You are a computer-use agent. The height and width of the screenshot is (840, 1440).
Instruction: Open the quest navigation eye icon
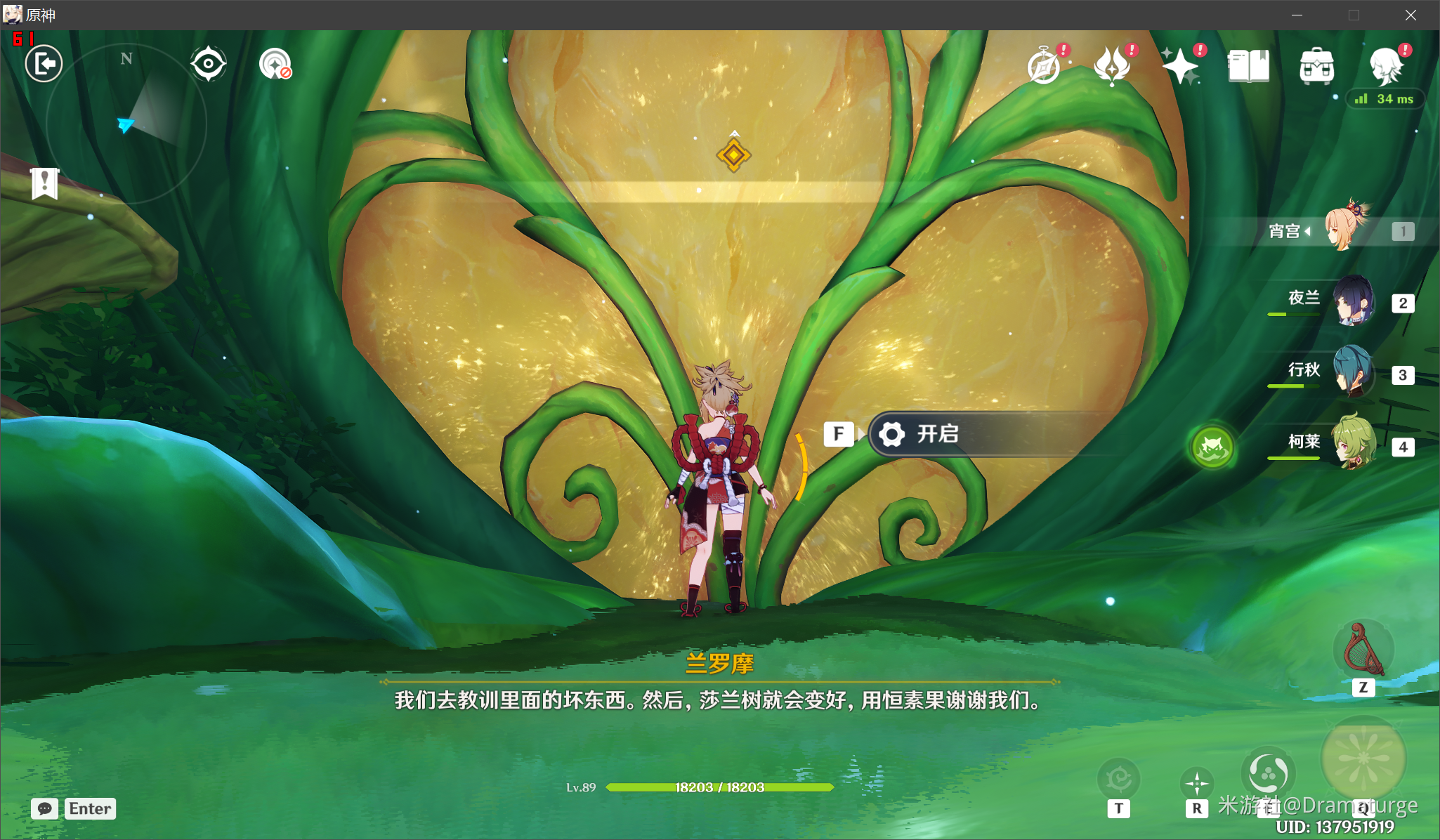click(208, 64)
